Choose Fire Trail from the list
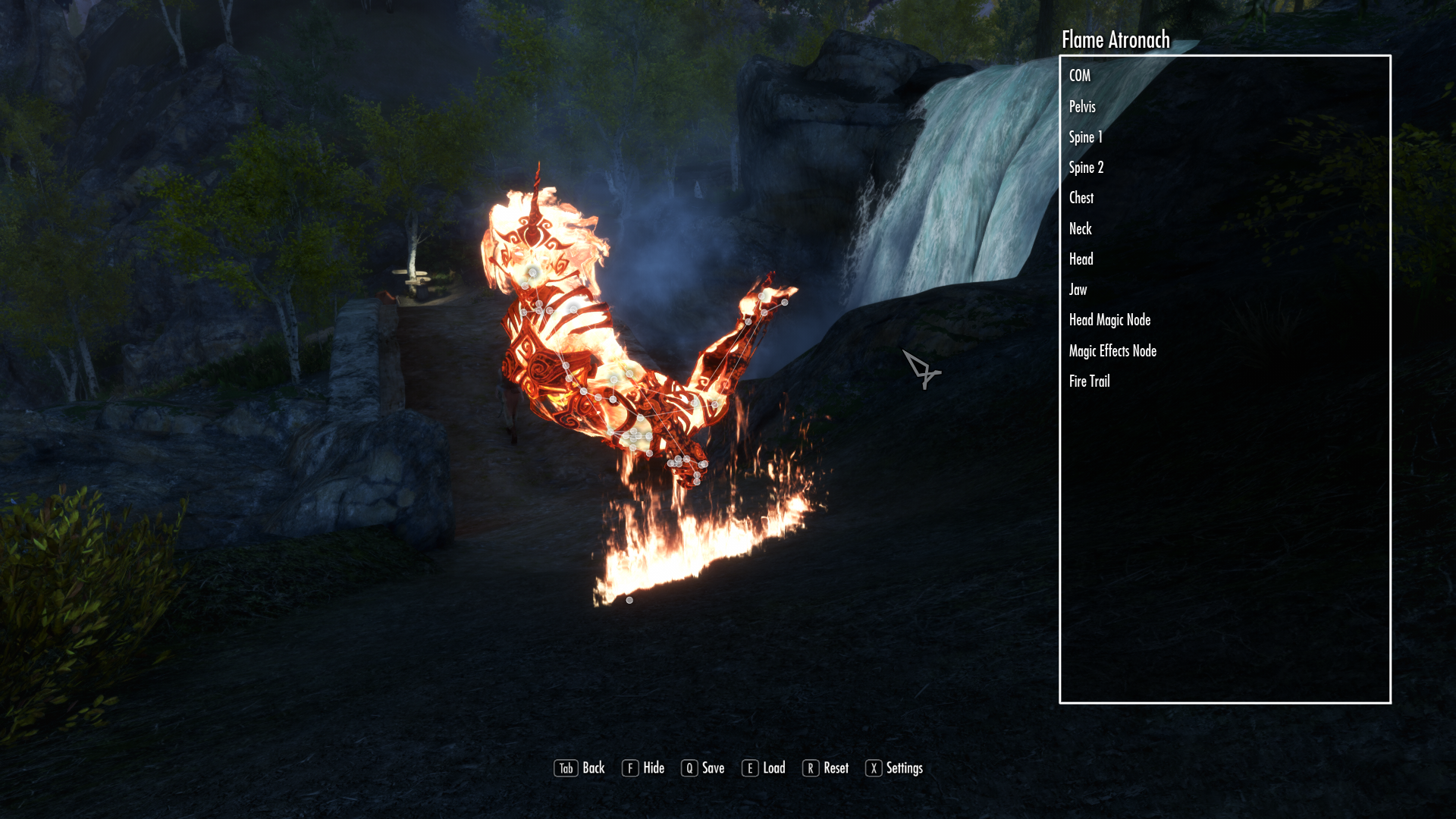This screenshot has height=819, width=1456. pyautogui.click(x=1090, y=381)
